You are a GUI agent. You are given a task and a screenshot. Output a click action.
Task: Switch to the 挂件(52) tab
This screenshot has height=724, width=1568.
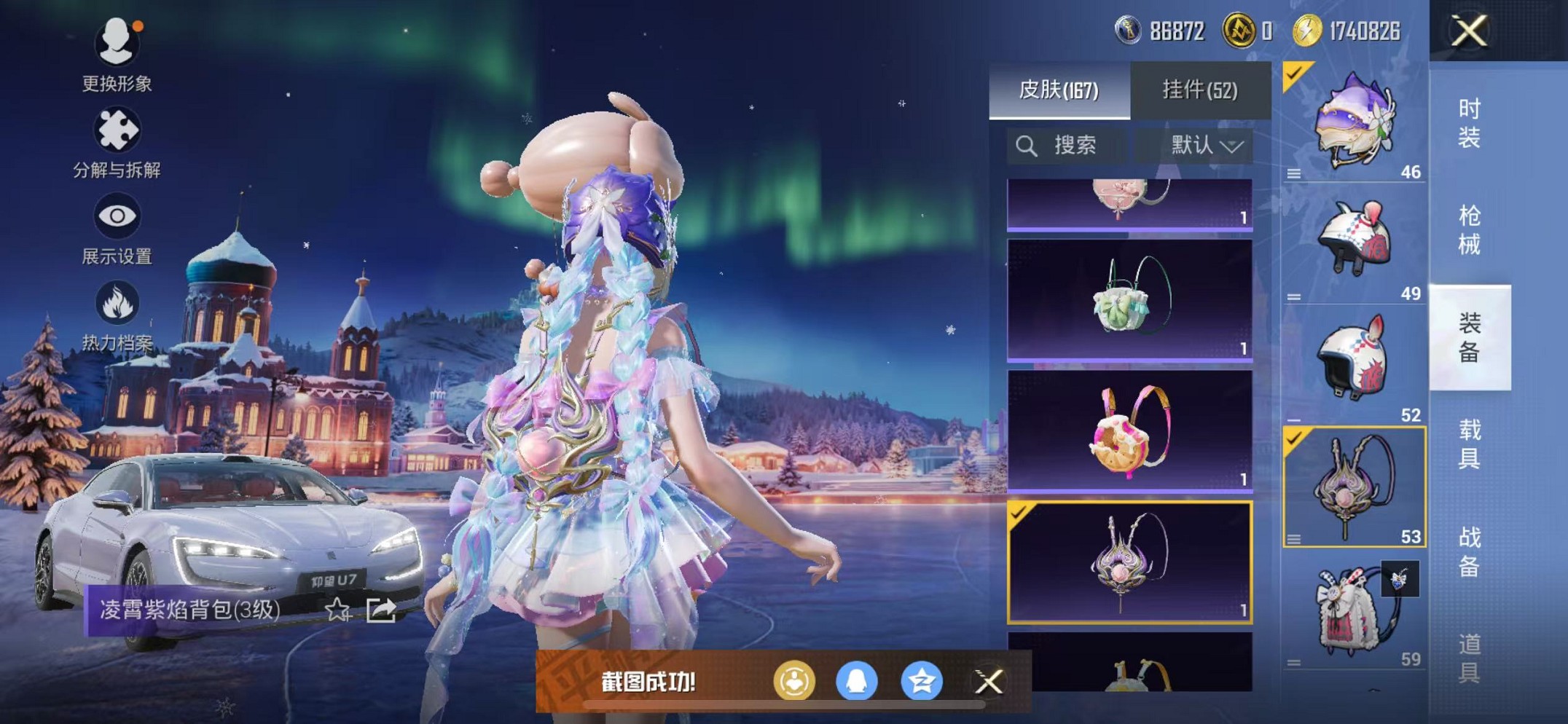(x=1200, y=90)
